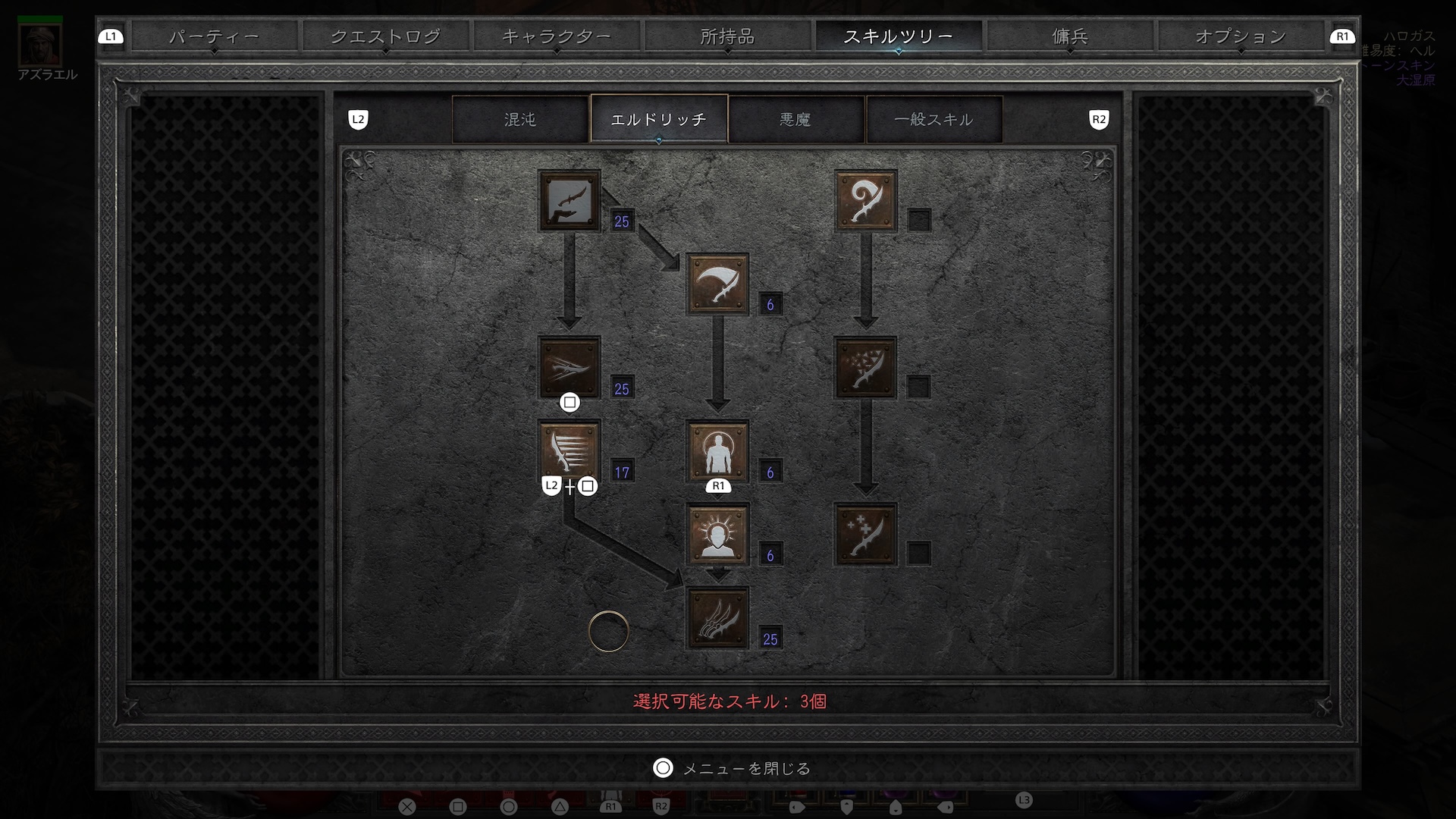Select the hooked blade skill icon
This screenshot has width=1456, height=819.
pyautogui.click(x=865, y=201)
